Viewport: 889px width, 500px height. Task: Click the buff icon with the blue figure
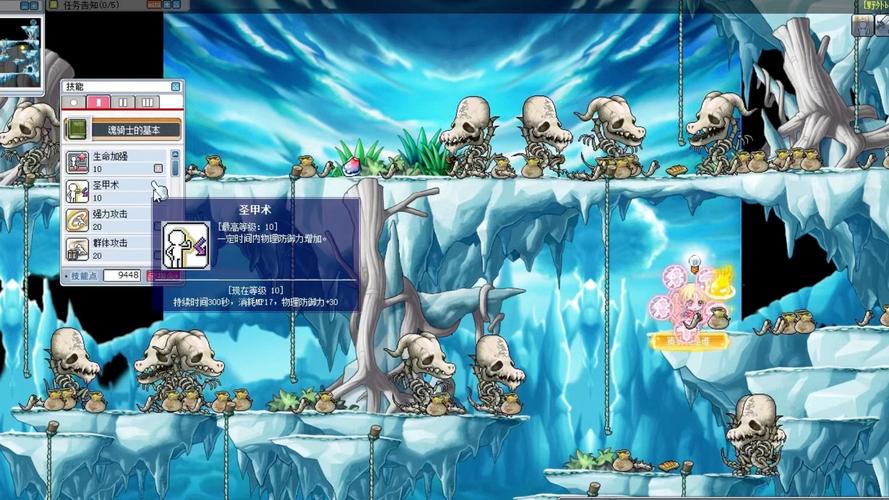pos(860,27)
